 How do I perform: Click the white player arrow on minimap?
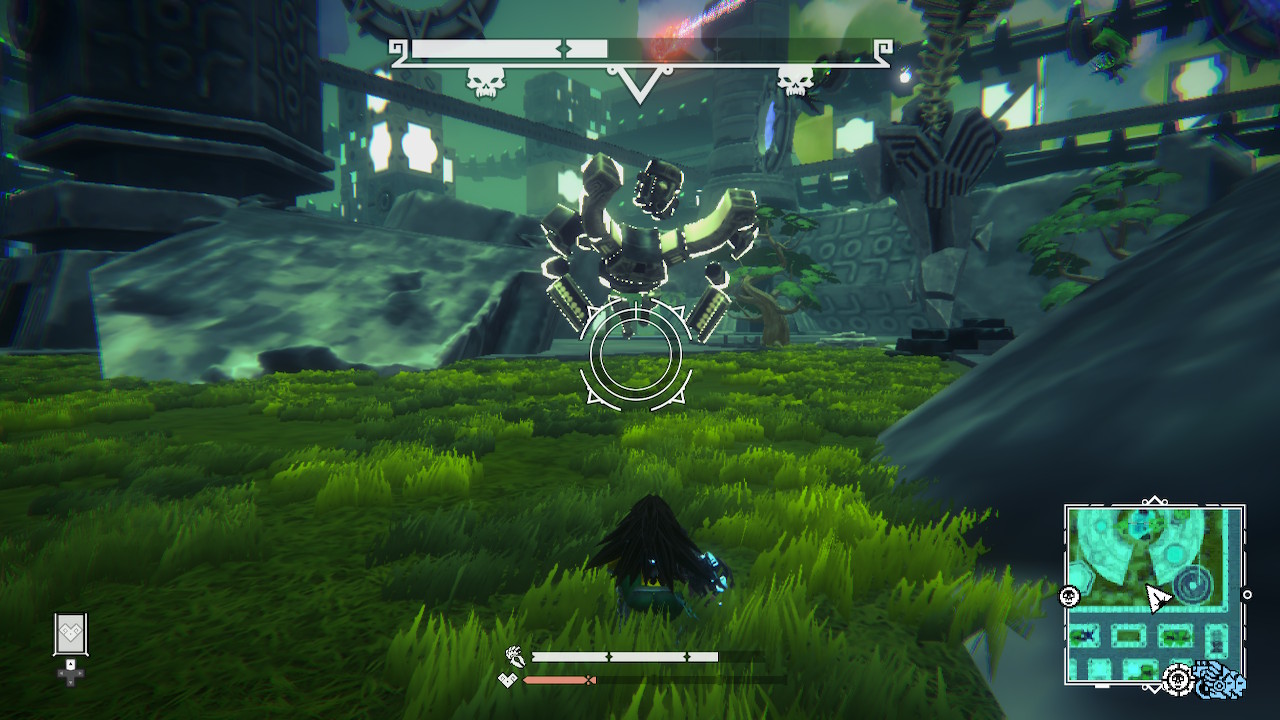point(1157,598)
